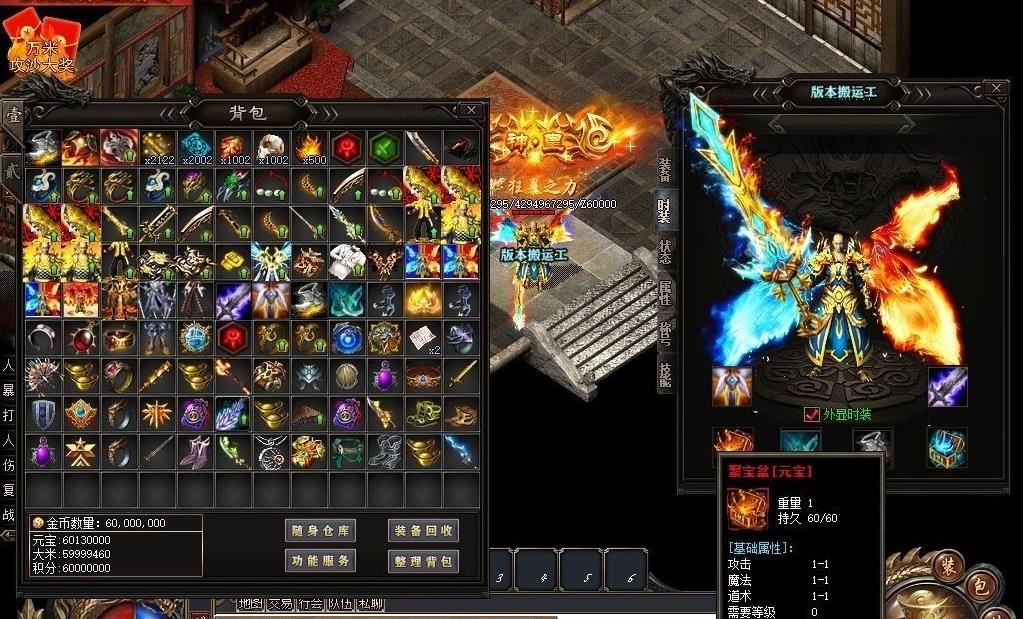
Task: Toggle the 外显时装 checkbox
Action: (811, 415)
